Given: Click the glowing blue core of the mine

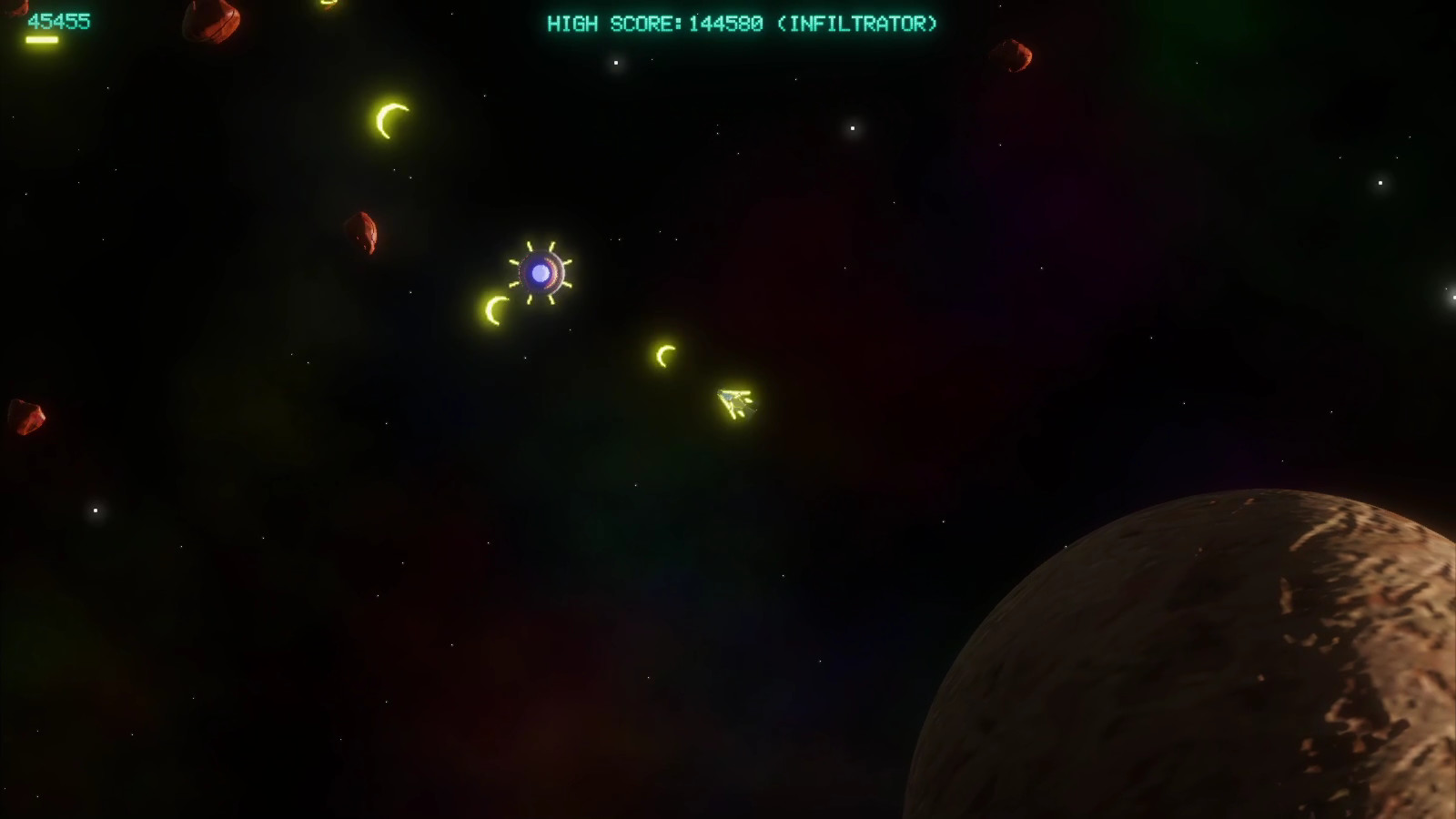Looking at the screenshot, I should pyautogui.click(x=541, y=271).
